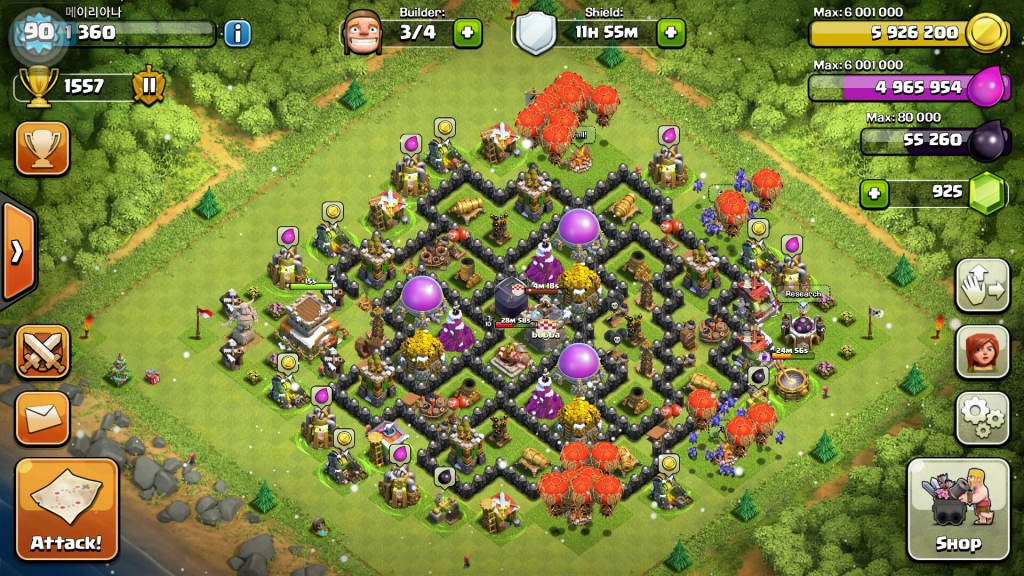Open the Shop
The image size is (1024, 576).
click(x=957, y=509)
